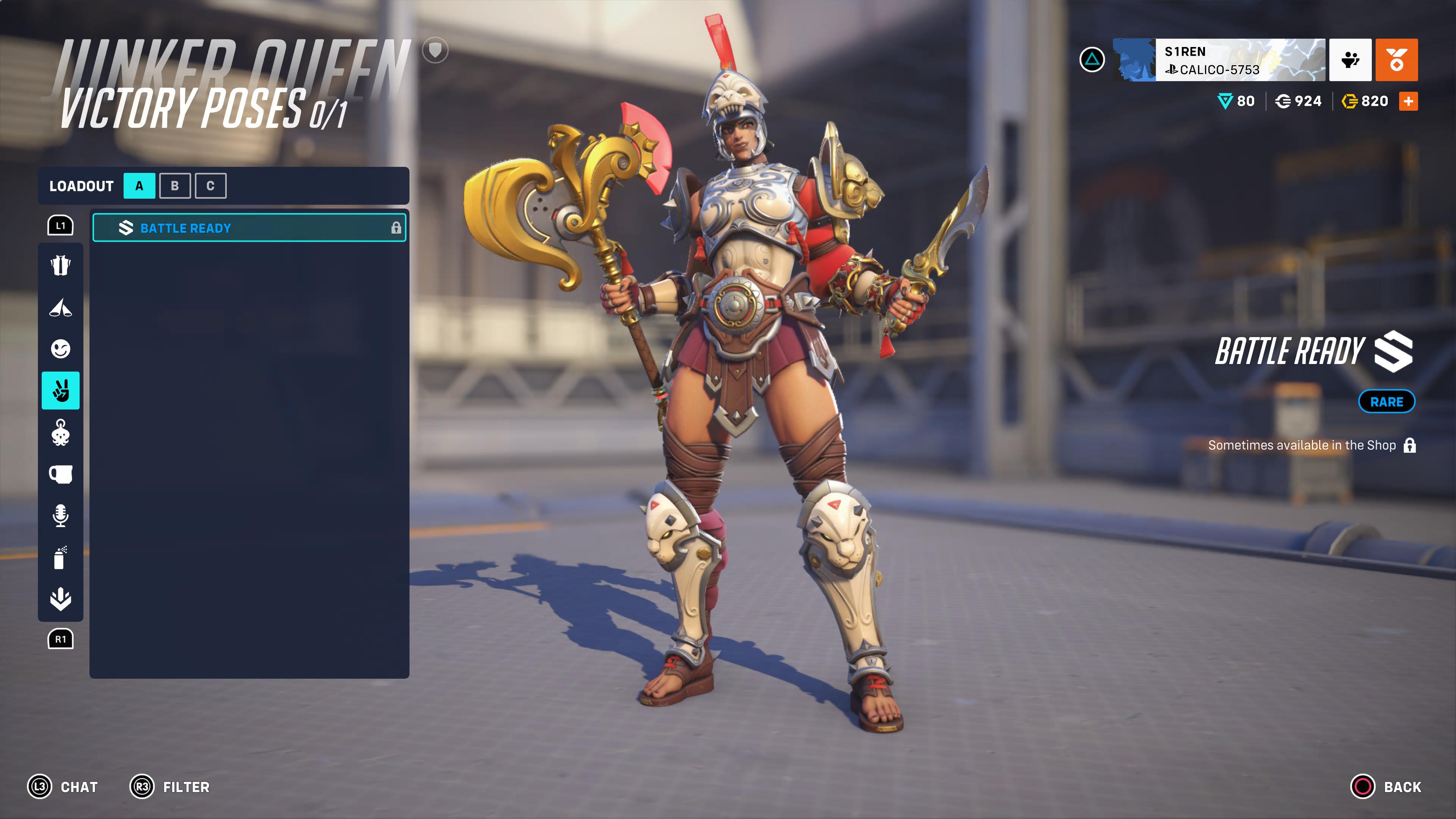
Task: Switch to Loadout B
Action: tap(175, 185)
